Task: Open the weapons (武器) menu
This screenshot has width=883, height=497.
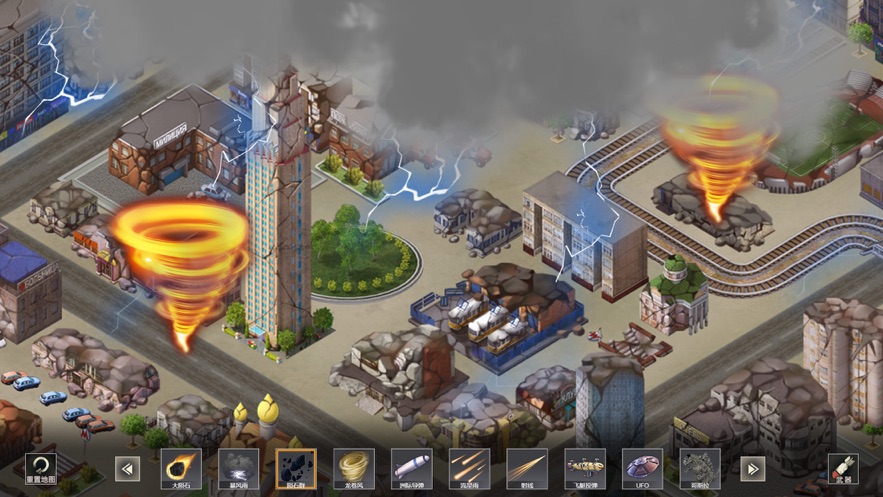Action: point(842,467)
